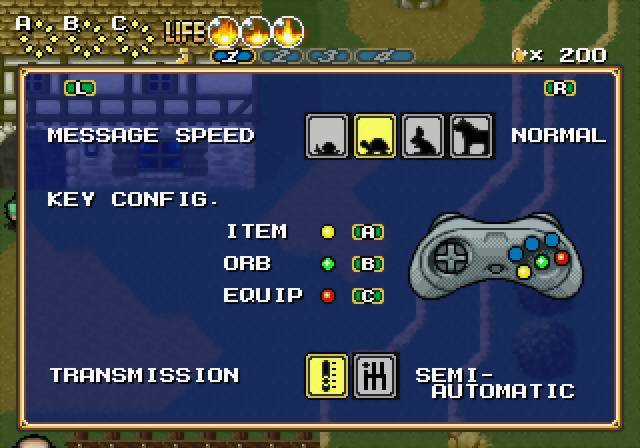The image size is (640, 448).
Task: Select the snail message speed icon
Action: point(327,136)
